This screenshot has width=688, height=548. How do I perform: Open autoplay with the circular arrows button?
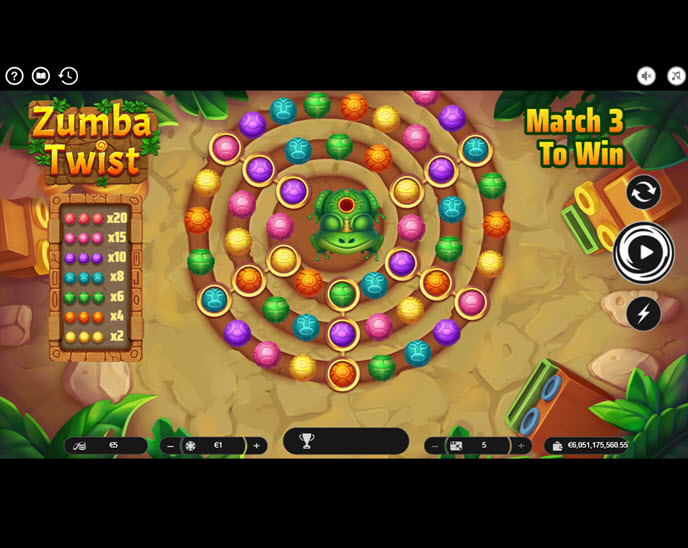pyautogui.click(x=644, y=192)
